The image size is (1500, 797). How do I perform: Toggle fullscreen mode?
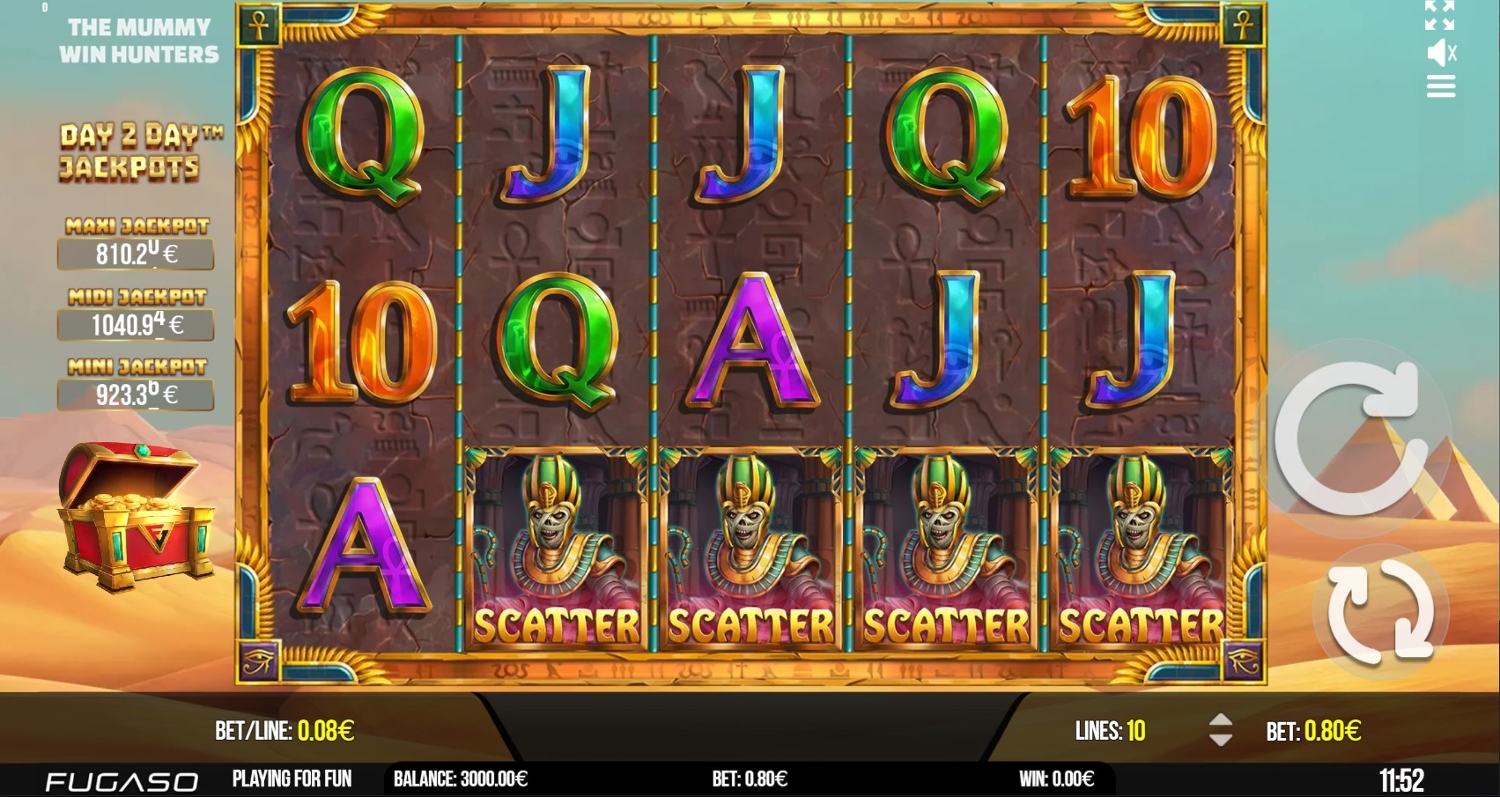pyautogui.click(x=1439, y=16)
